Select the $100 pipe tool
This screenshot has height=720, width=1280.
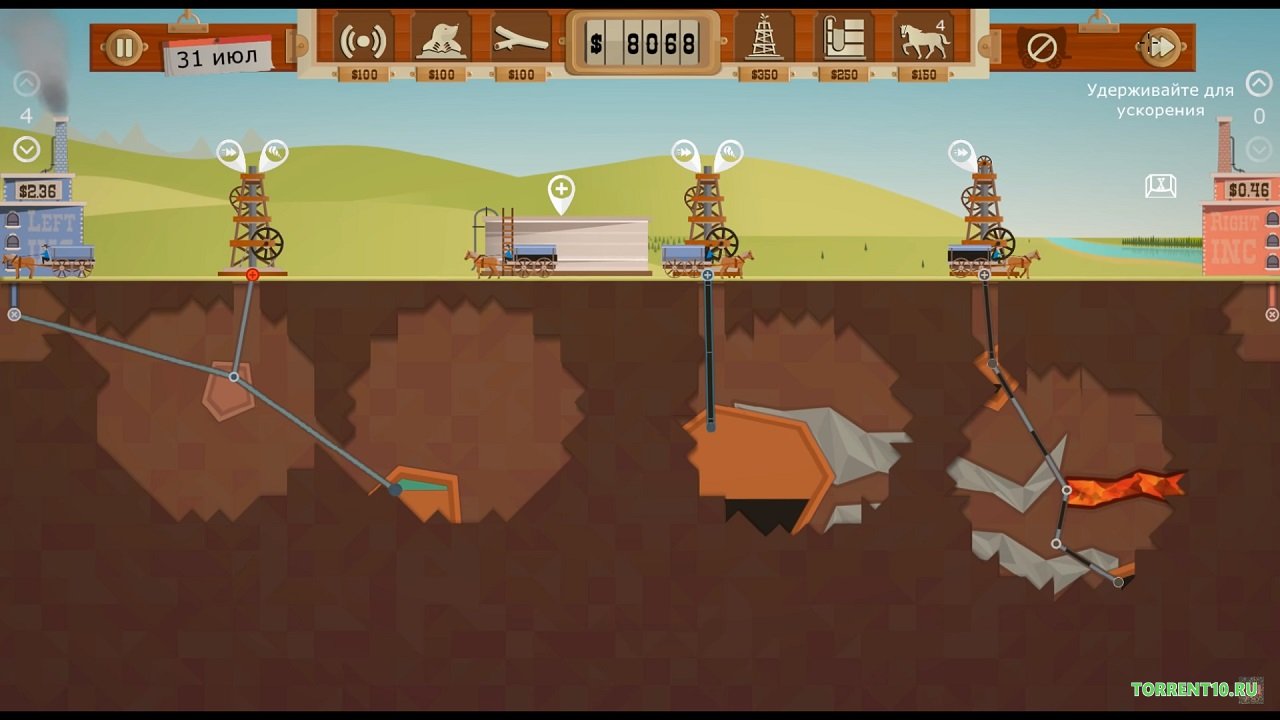pos(520,42)
